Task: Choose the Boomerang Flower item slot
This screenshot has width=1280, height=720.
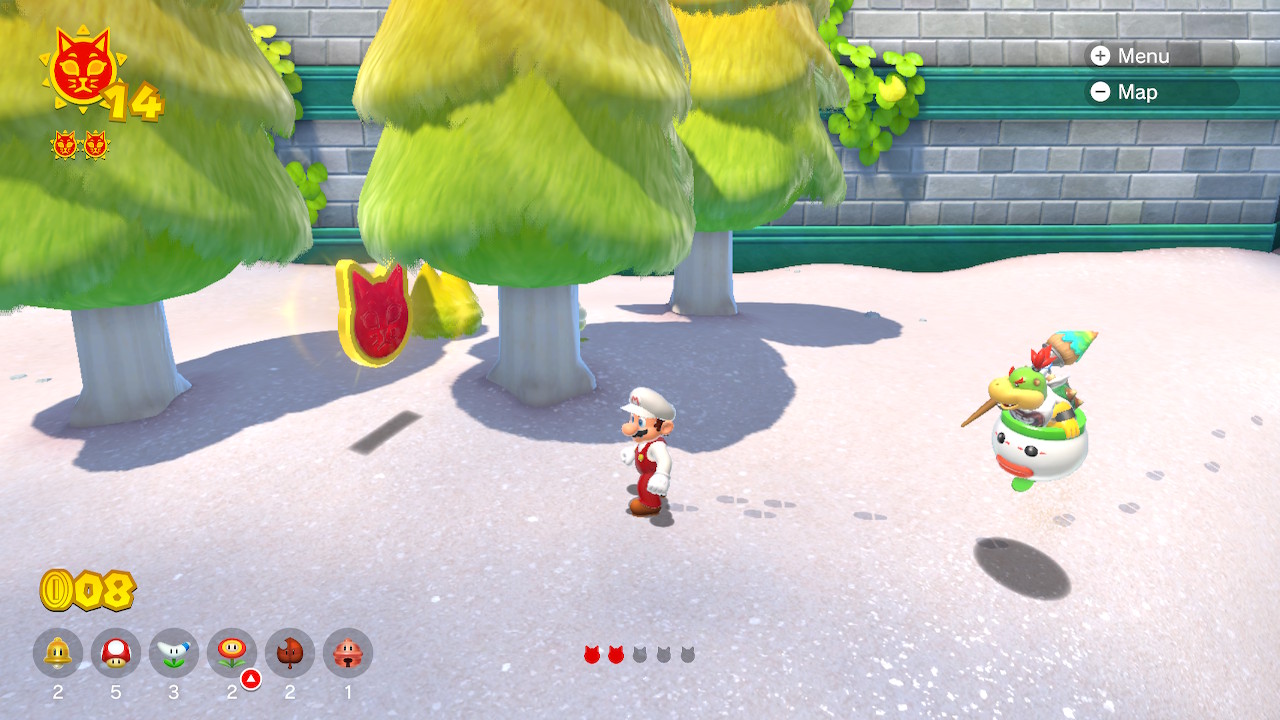Action: (x=174, y=654)
